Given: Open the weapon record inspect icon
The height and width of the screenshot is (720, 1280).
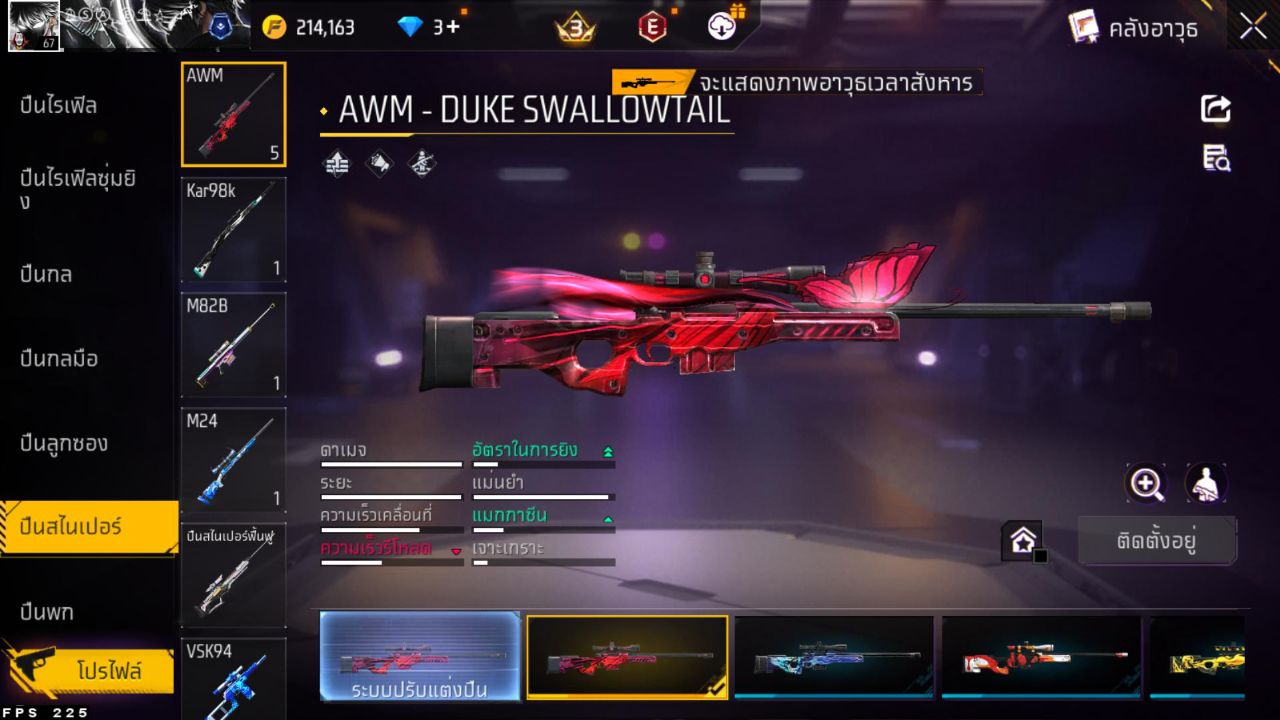Looking at the screenshot, I should point(1215,160).
